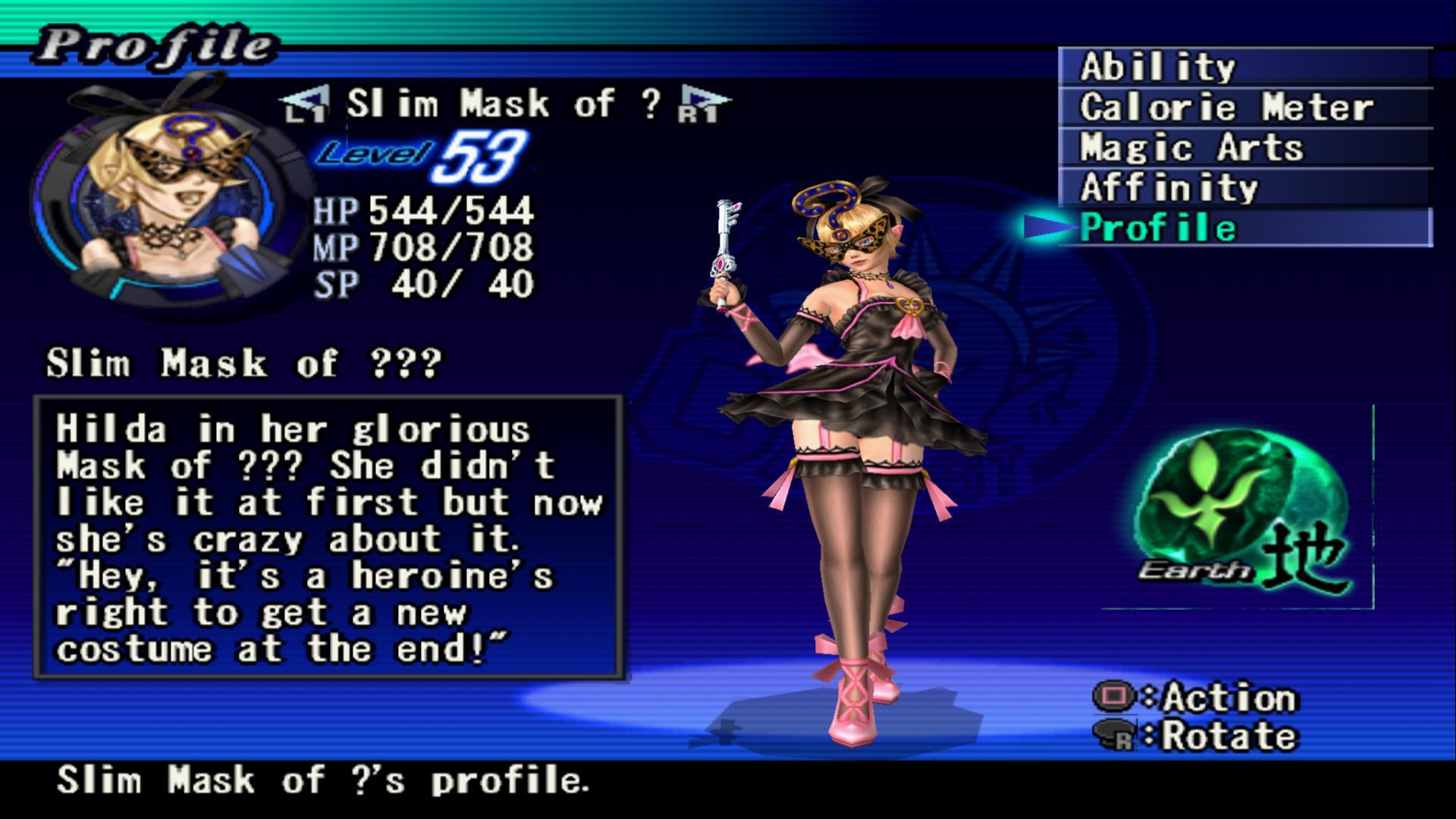Choose Magic Arts from the menu
The width and height of the screenshot is (1456, 819).
1244,148
